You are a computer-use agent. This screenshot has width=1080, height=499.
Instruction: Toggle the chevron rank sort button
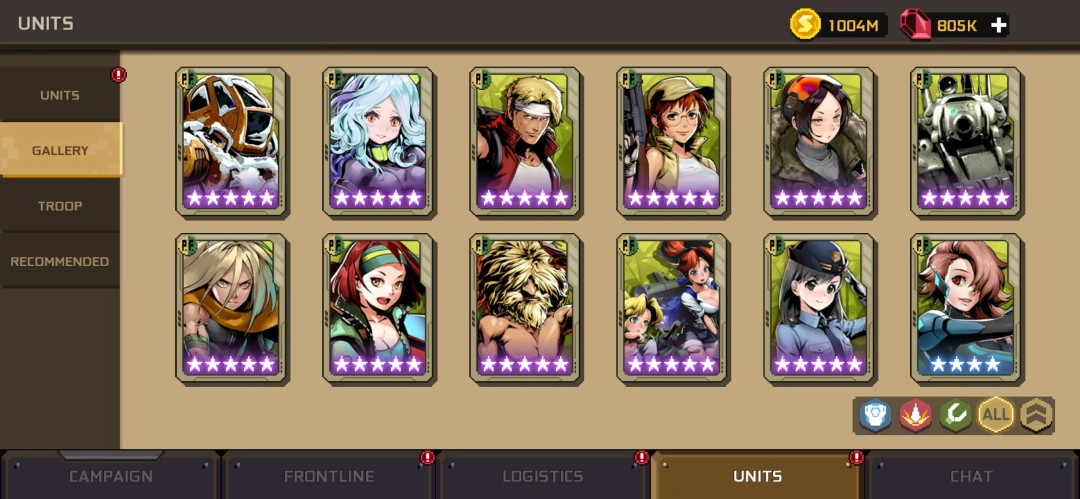click(x=1036, y=415)
